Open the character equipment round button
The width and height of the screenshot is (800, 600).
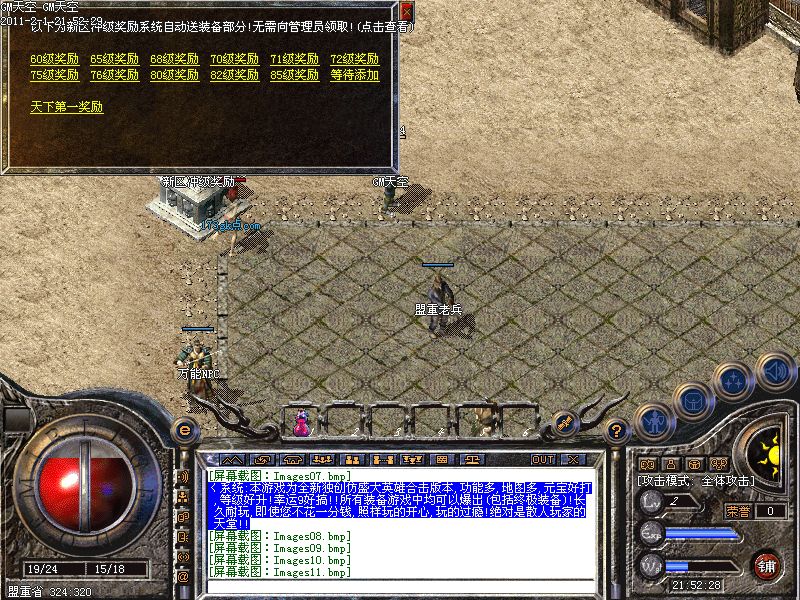(654, 422)
